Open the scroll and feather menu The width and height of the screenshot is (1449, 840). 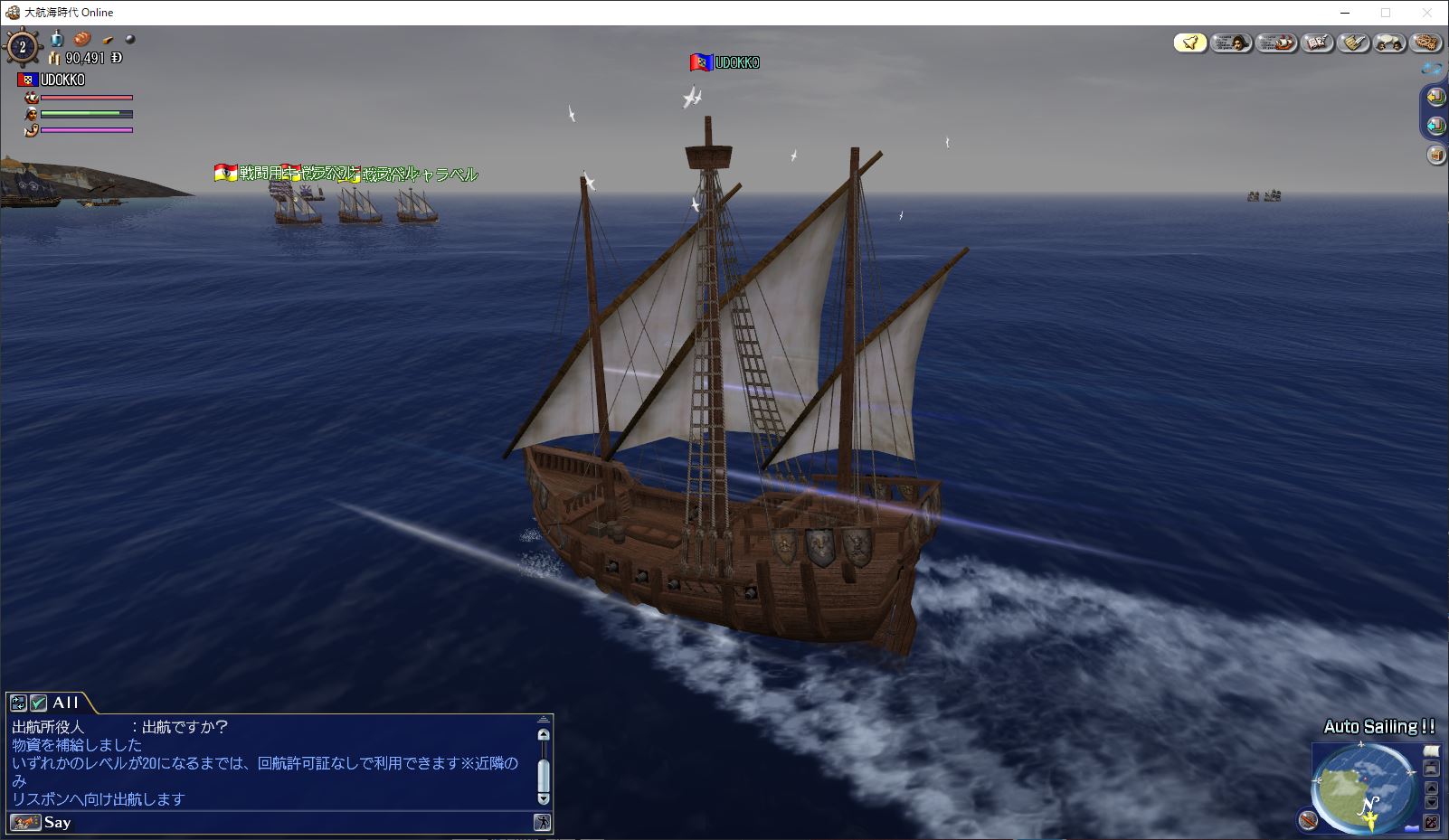pyautogui.click(x=1353, y=42)
